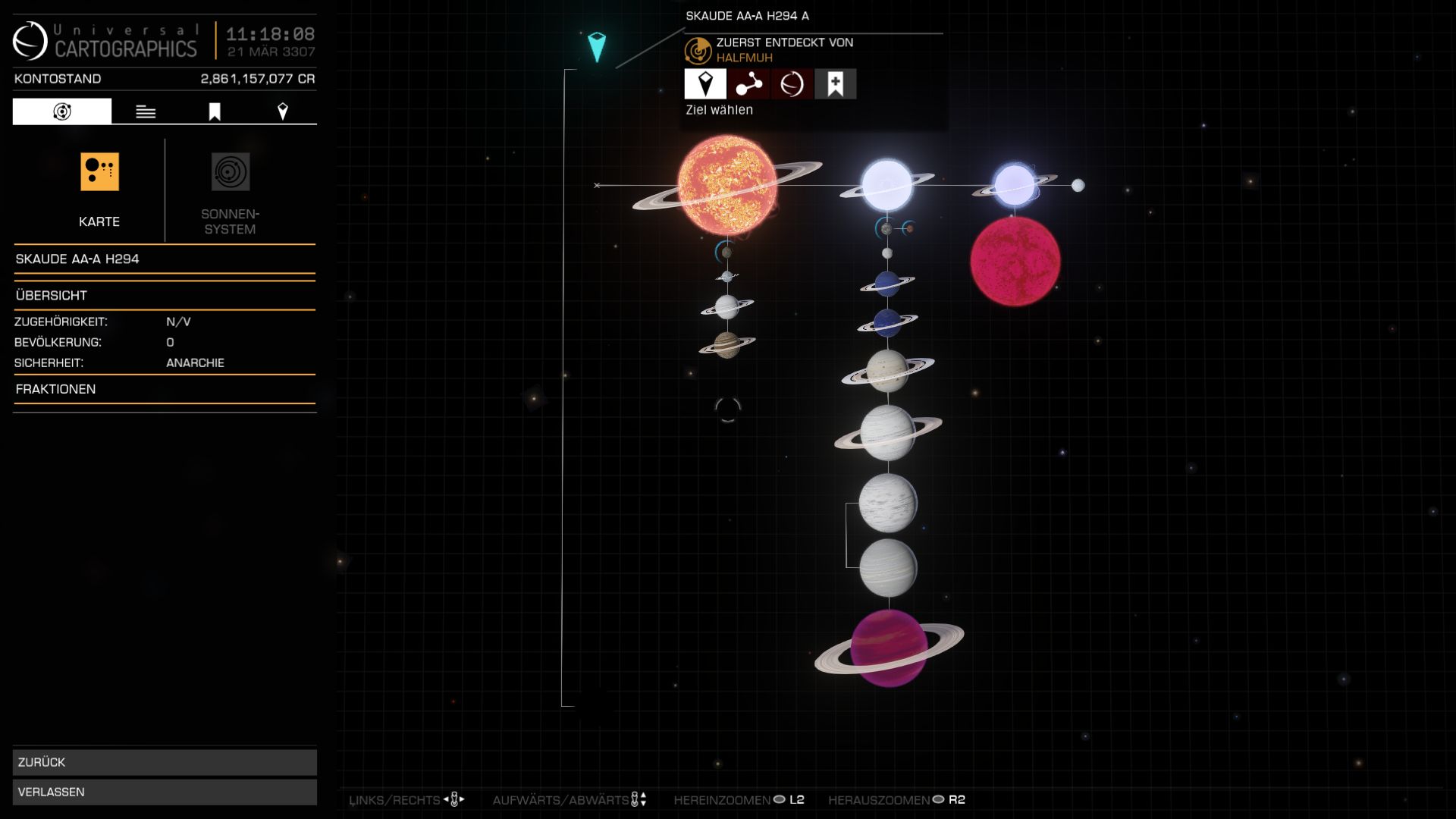Select the system info tab with target icon
The height and width of the screenshot is (819, 1456).
(x=62, y=111)
